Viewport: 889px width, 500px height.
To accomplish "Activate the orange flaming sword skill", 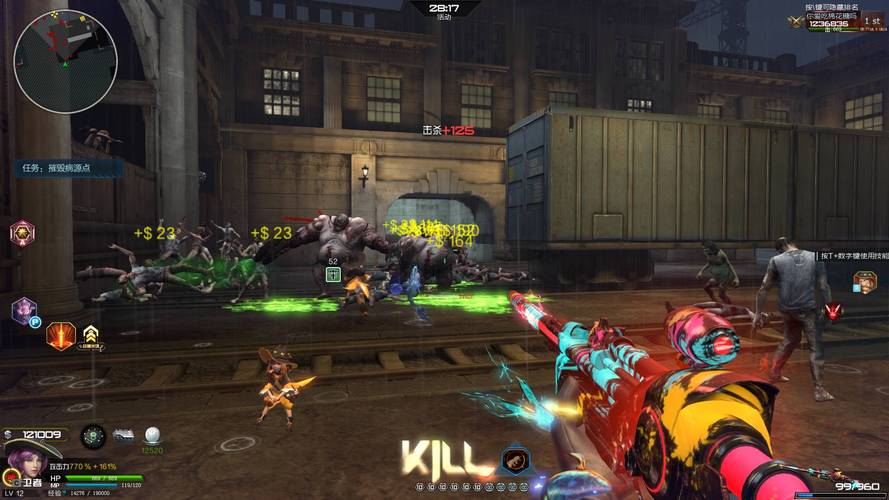I will coord(61,335).
